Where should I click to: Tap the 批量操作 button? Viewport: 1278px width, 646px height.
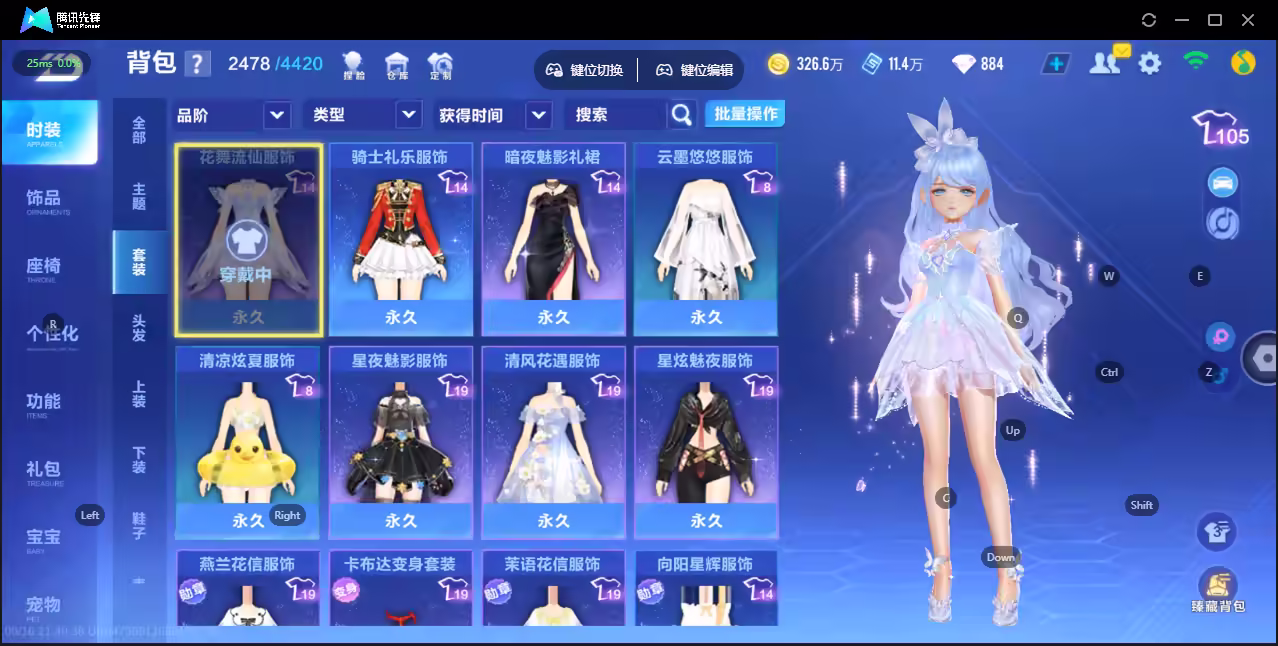[x=745, y=114]
